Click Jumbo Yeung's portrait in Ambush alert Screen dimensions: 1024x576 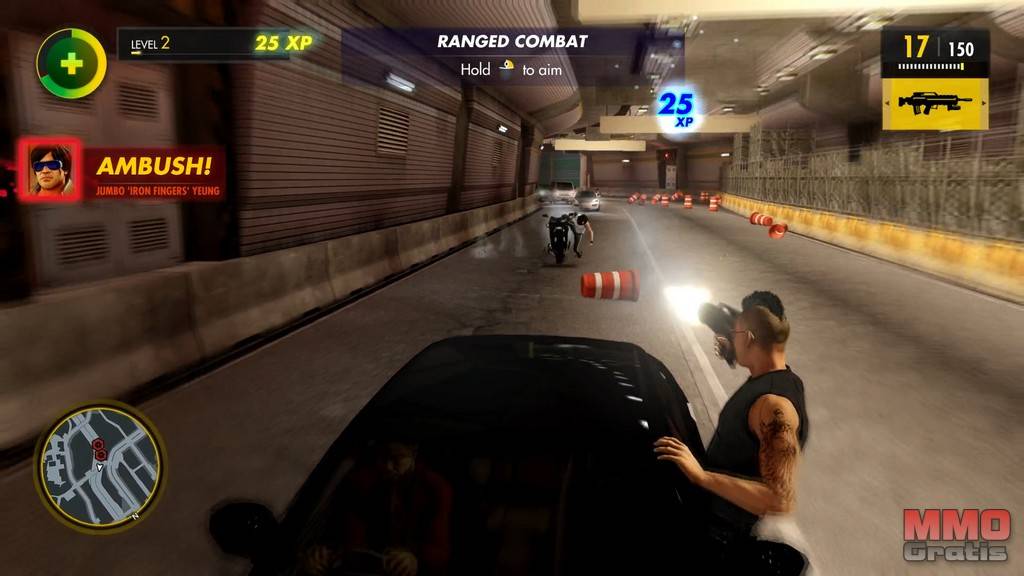tap(49, 168)
